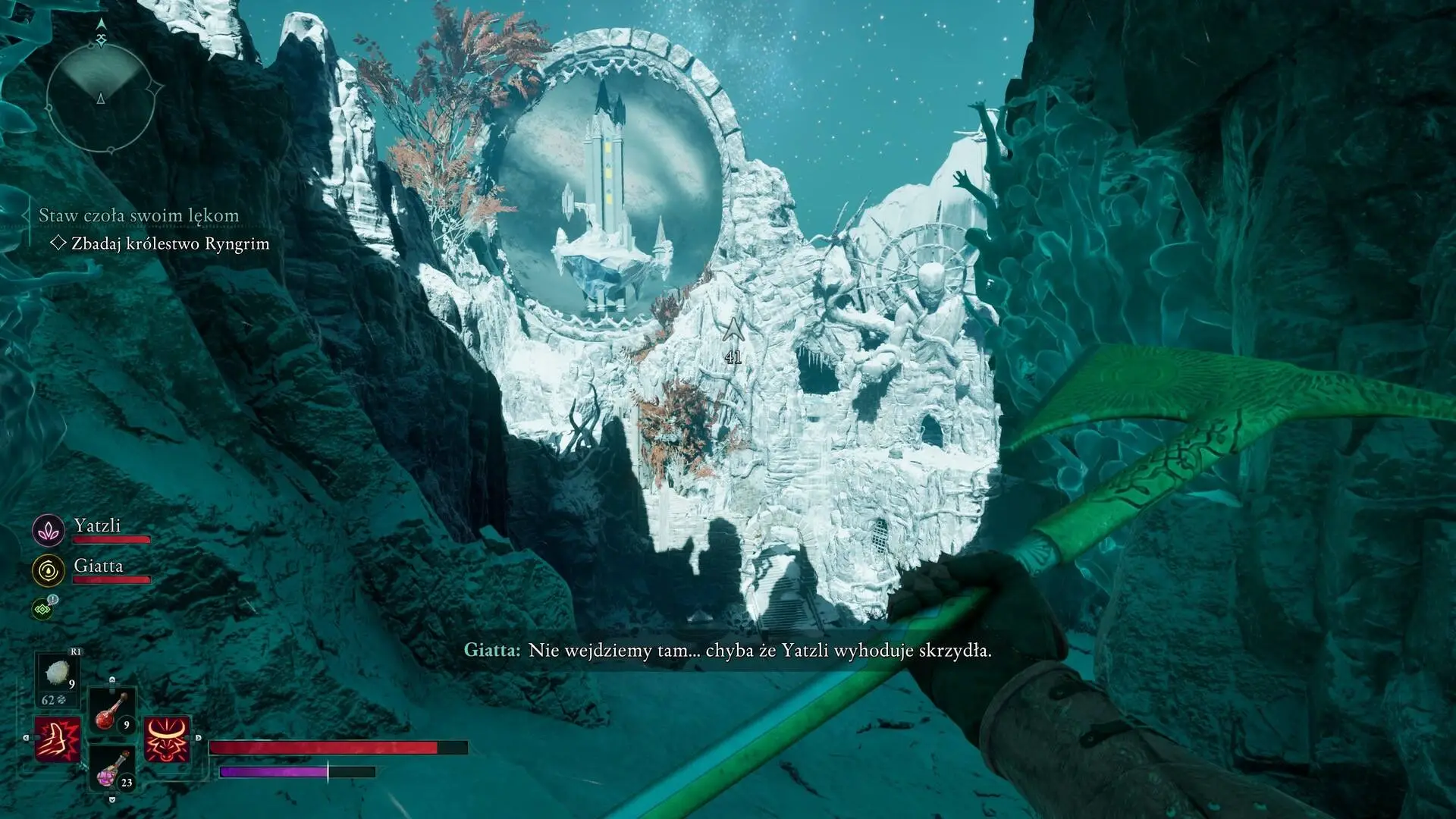Use the red health potion slot
1456x819 pixels.
click(x=111, y=711)
